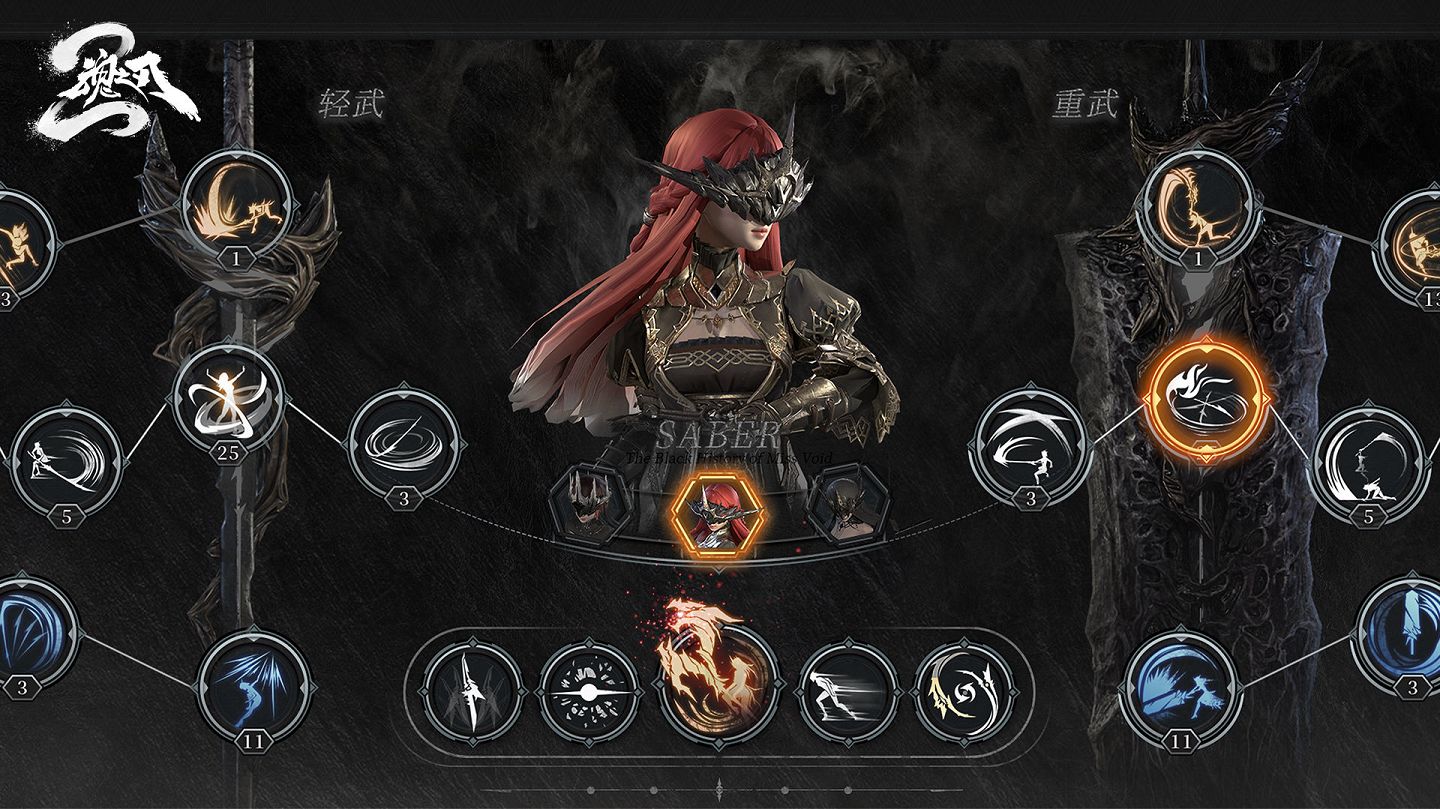Select the red-haired masked character portrait
Screen dimensions: 1440x809
click(x=719, y=512)
